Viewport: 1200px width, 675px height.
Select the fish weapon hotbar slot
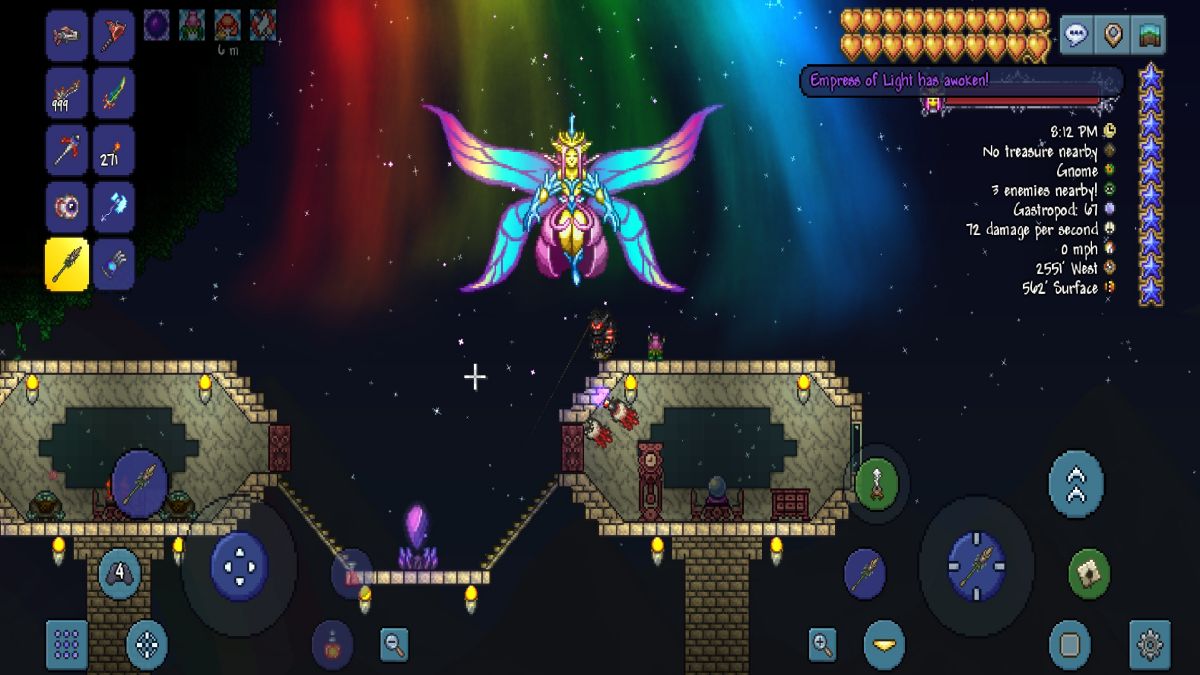tap(67, 38)
